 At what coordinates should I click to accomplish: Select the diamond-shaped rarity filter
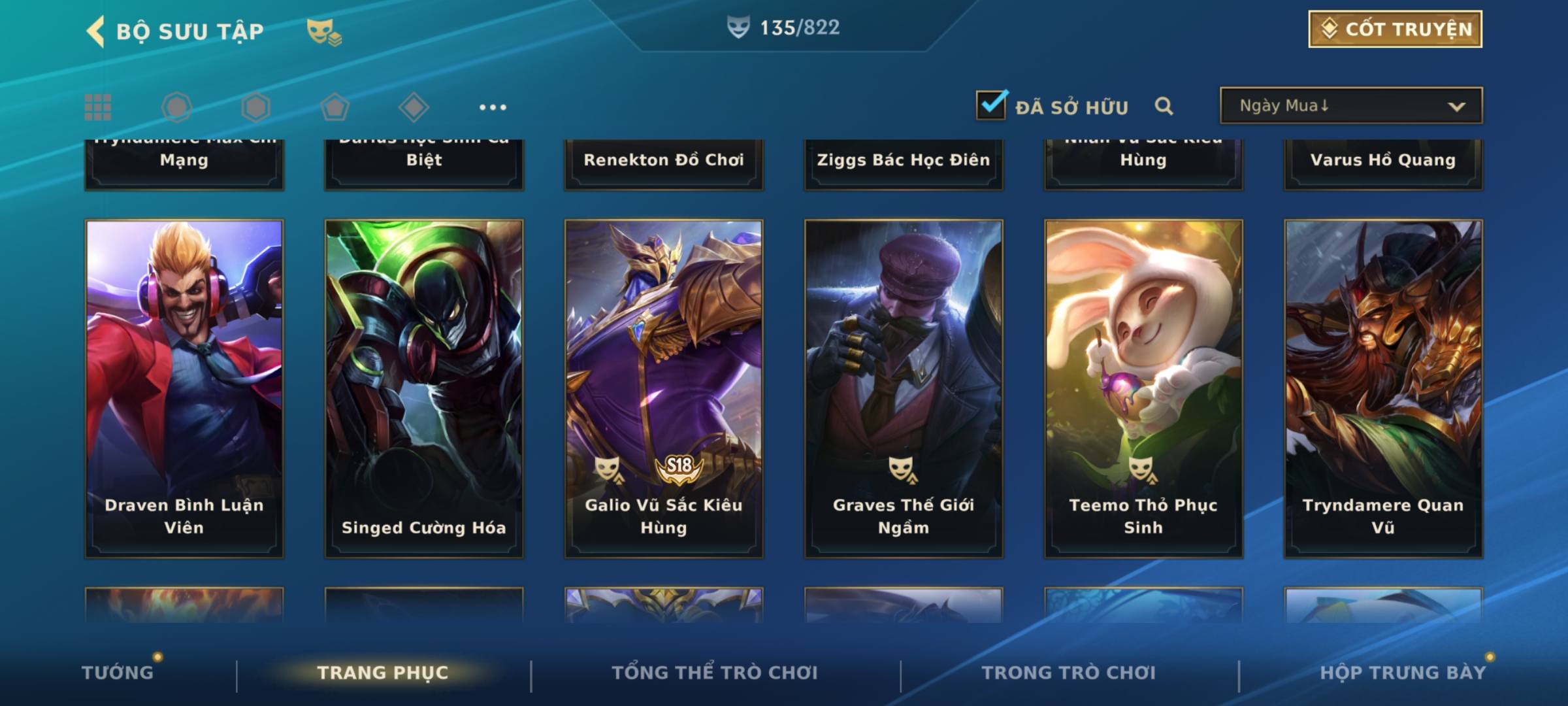point(414,107)
